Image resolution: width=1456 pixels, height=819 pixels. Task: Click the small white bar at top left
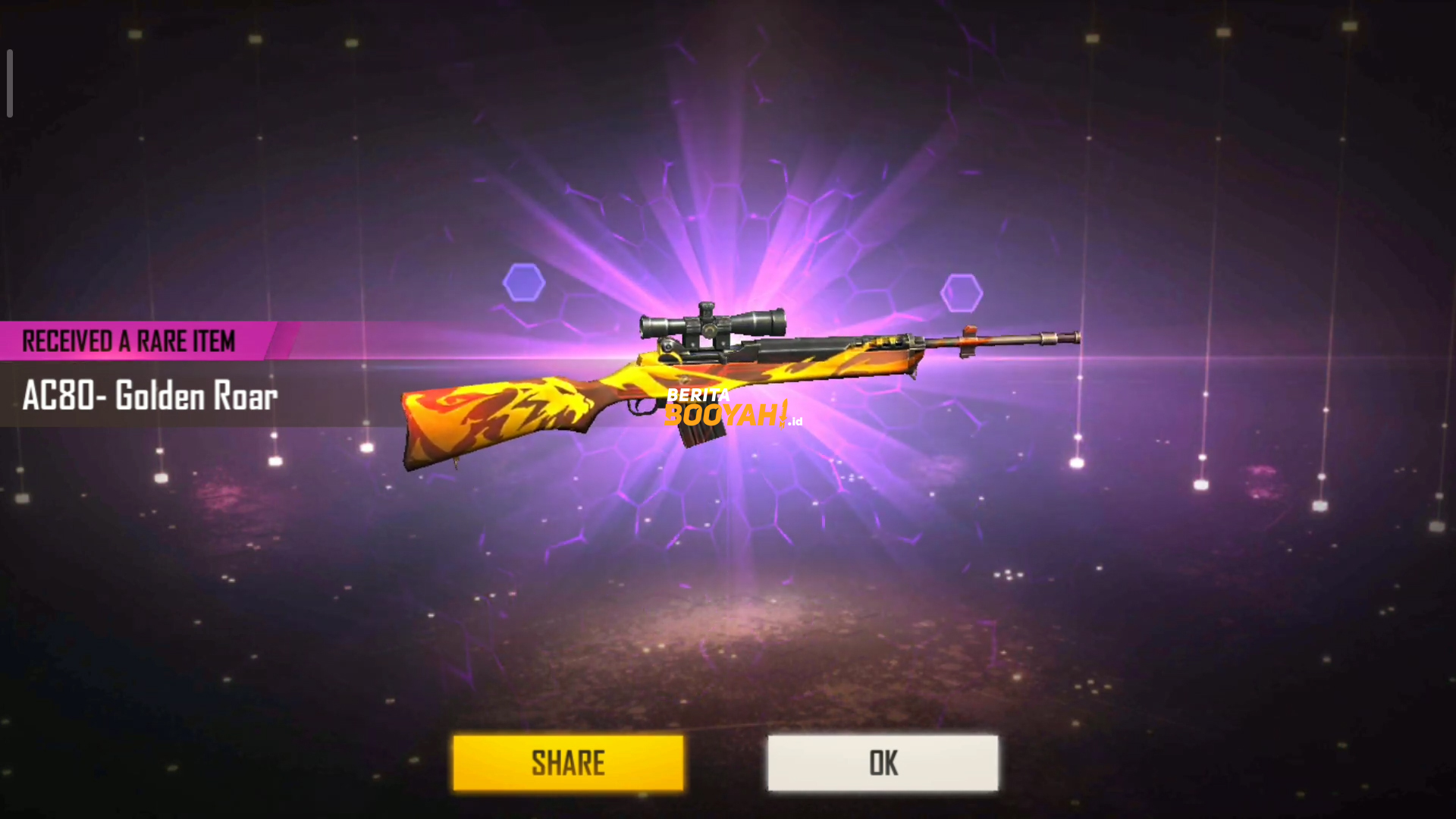pos(9,83)
